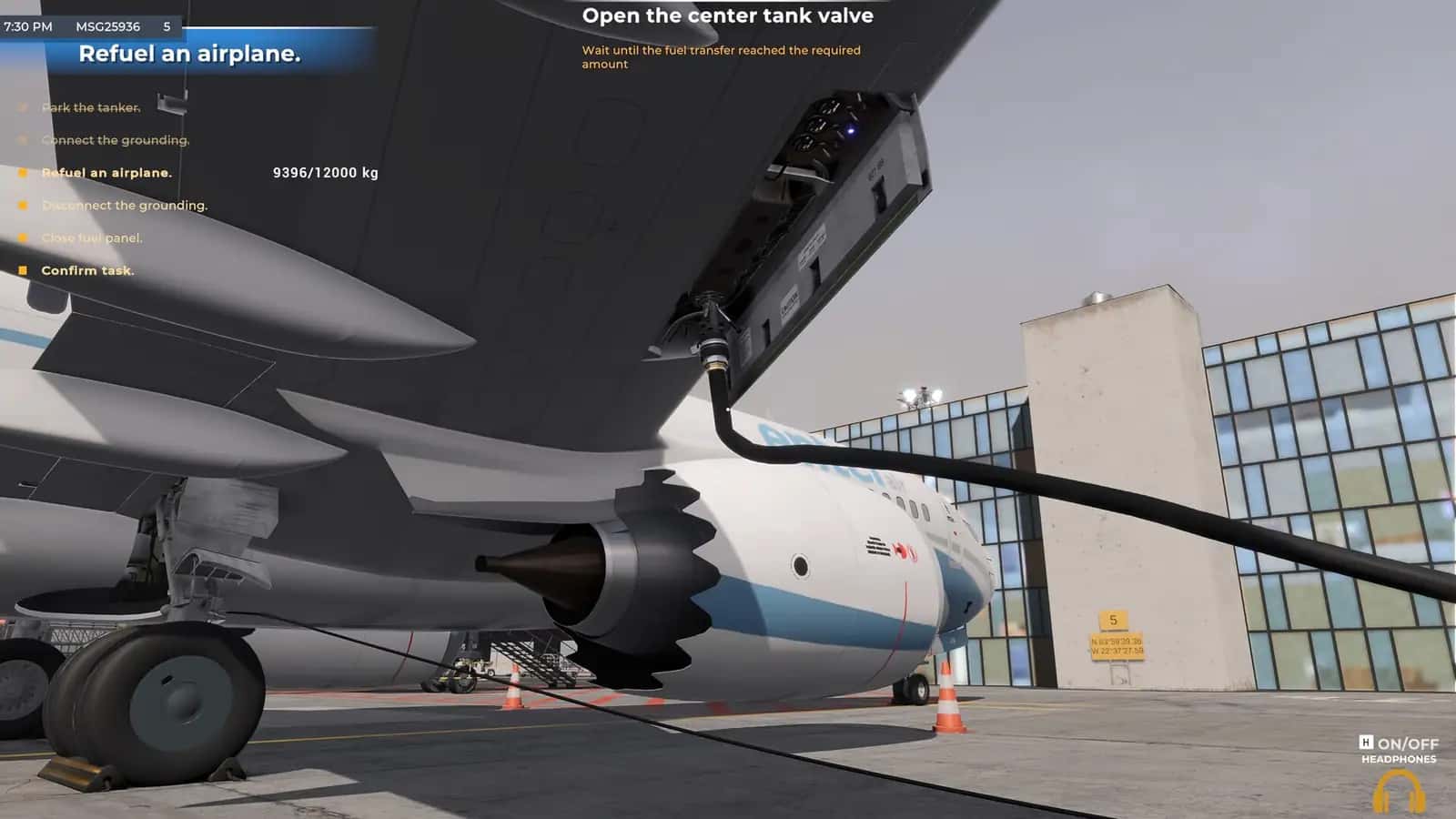
Task: Click the bullet beside Disconnect the grounding
Action: pos(24,206)
